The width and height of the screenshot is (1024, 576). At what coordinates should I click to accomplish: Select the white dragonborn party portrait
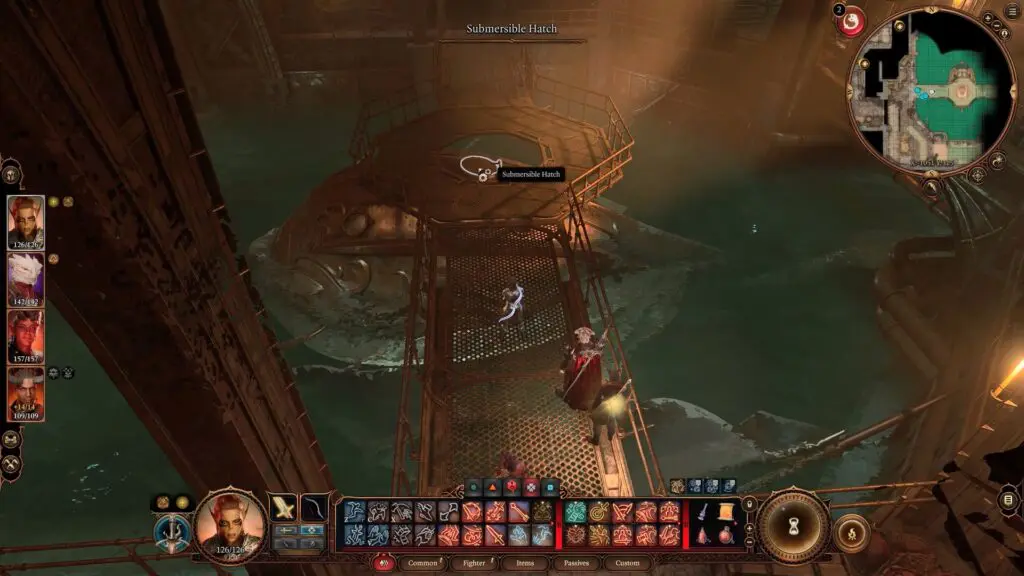26,279
